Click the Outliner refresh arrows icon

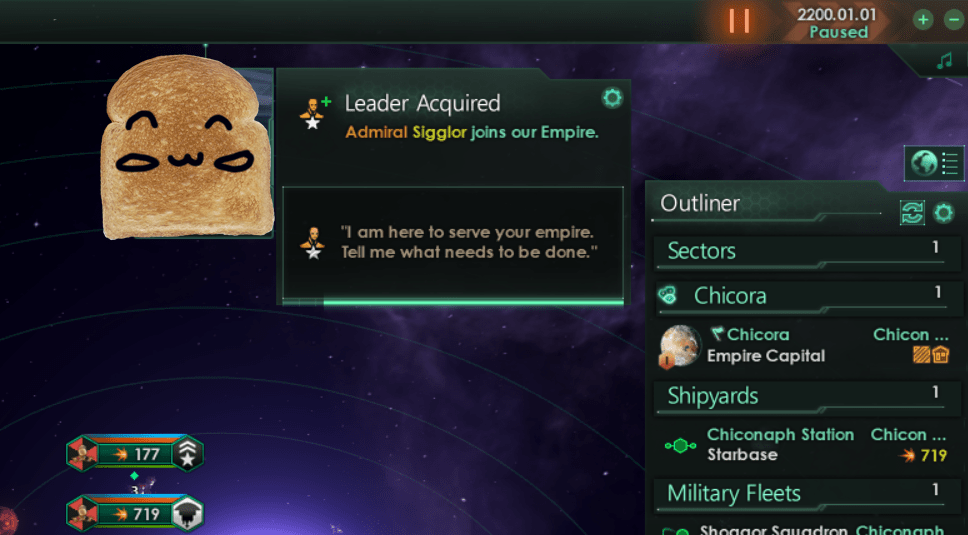coord(912,212)
